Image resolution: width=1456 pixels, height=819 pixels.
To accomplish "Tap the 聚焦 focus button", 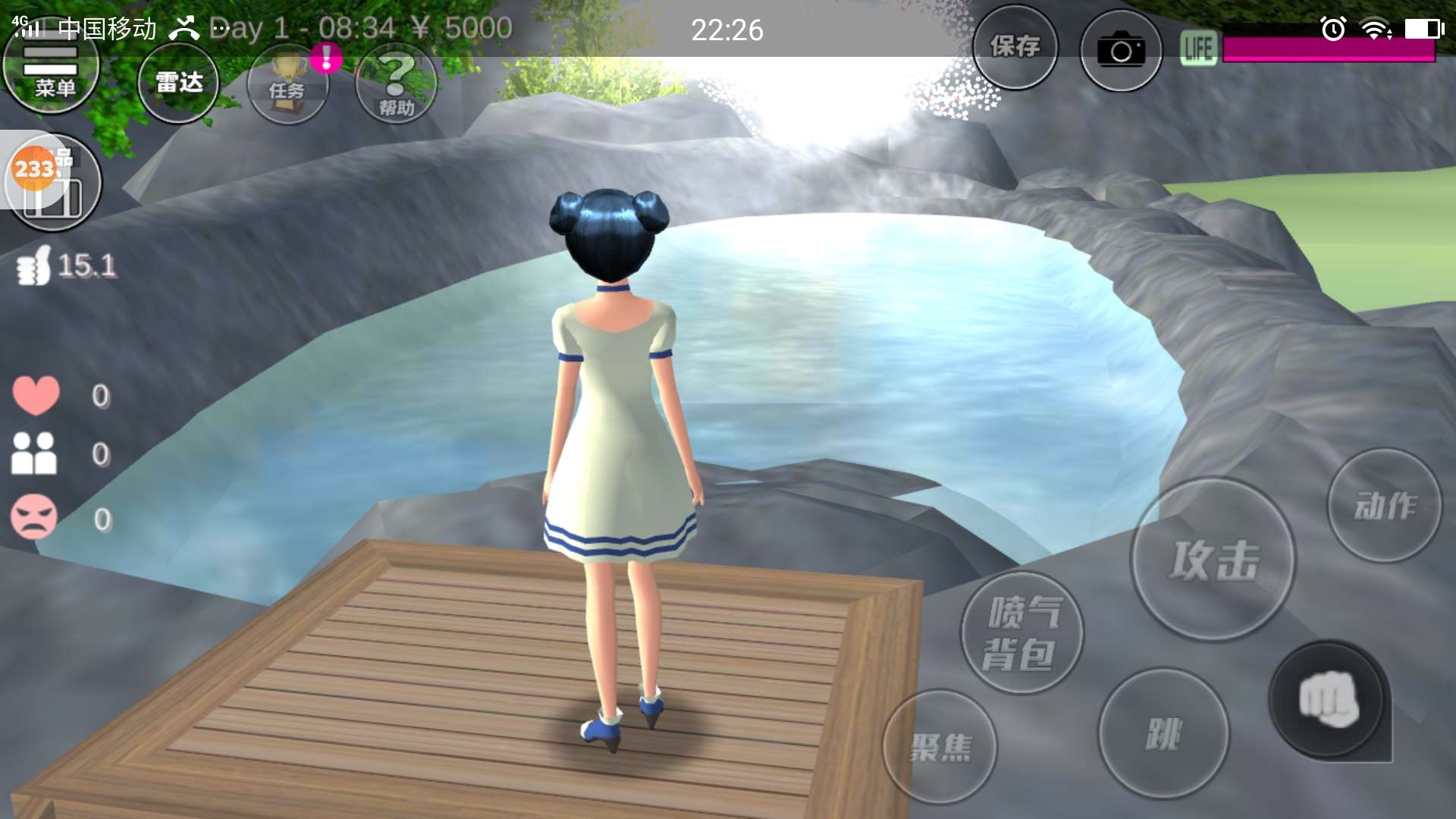I will (x=940, y=747).
